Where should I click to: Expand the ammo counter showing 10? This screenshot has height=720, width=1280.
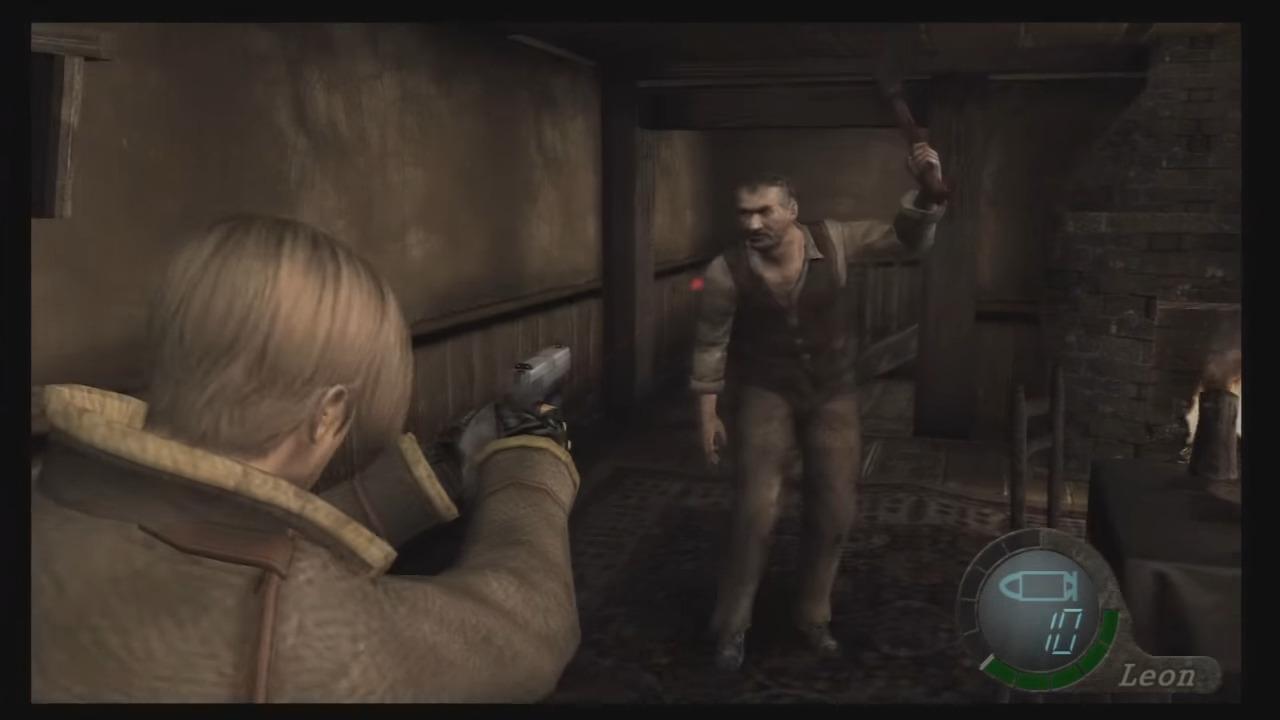tap(1065, 630)
